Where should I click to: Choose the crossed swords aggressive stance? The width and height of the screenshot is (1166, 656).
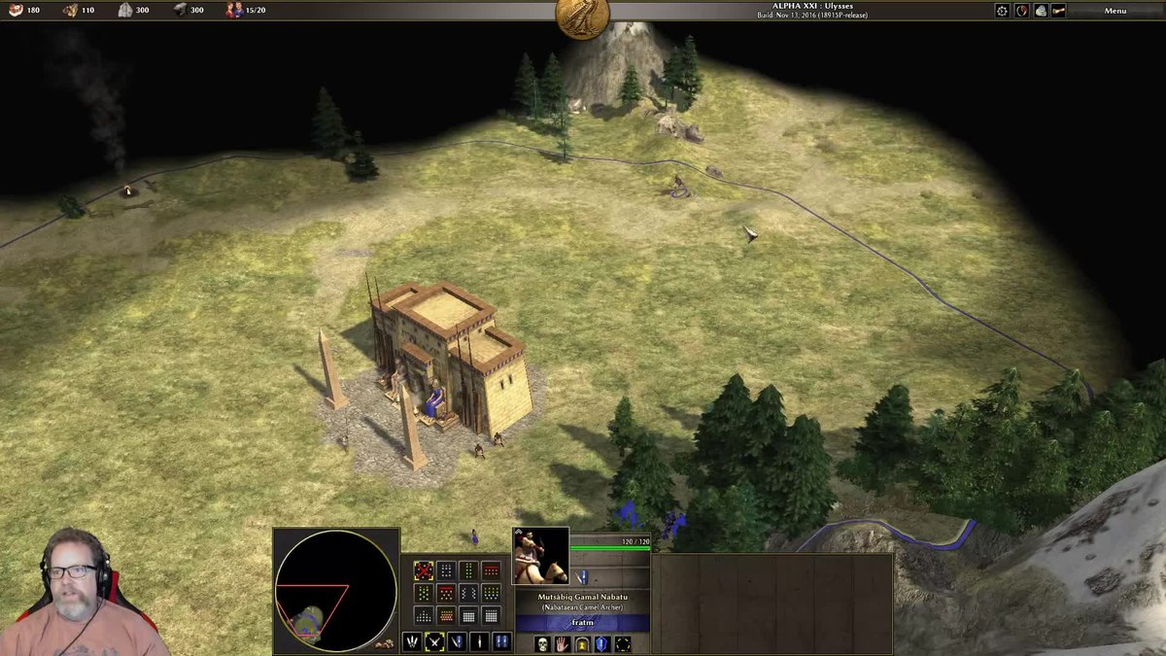(x=435, y=642)
